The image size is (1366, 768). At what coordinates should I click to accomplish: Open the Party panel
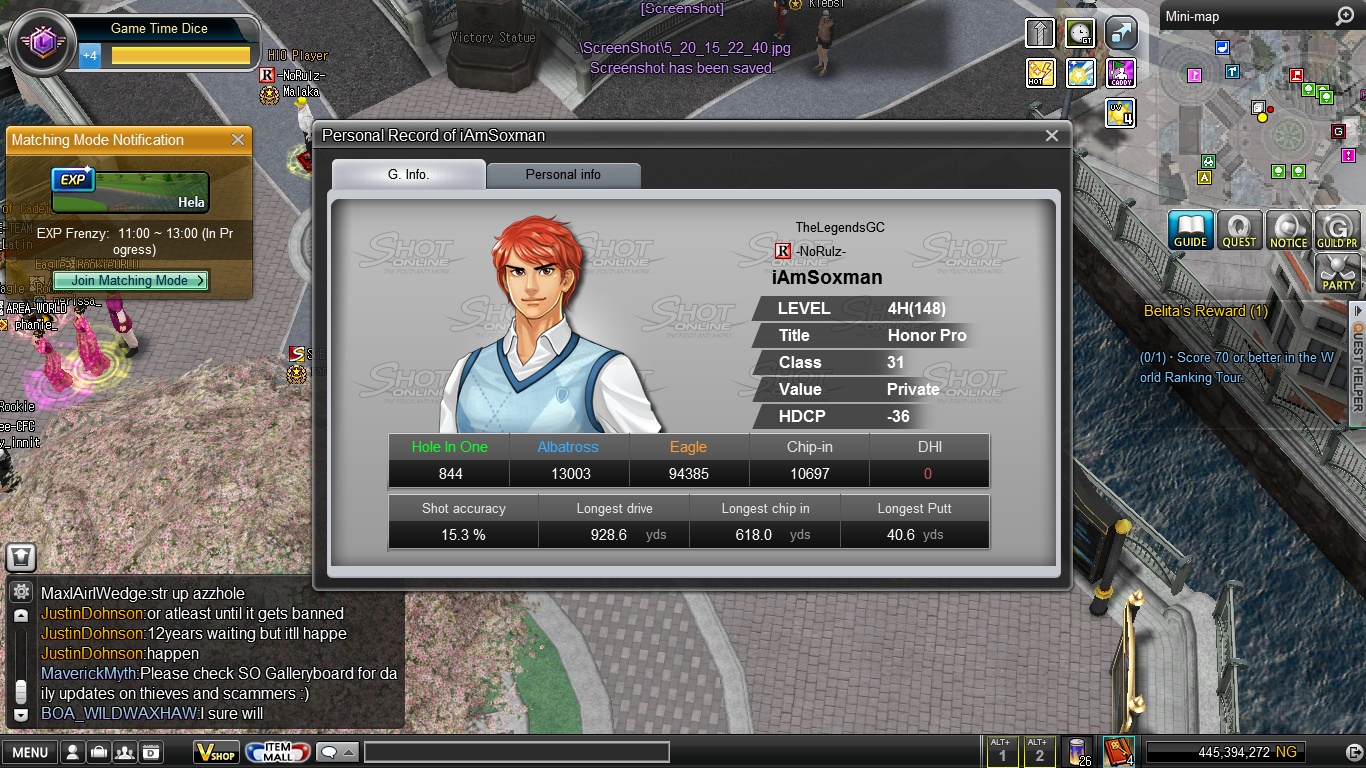point(1338,273)
